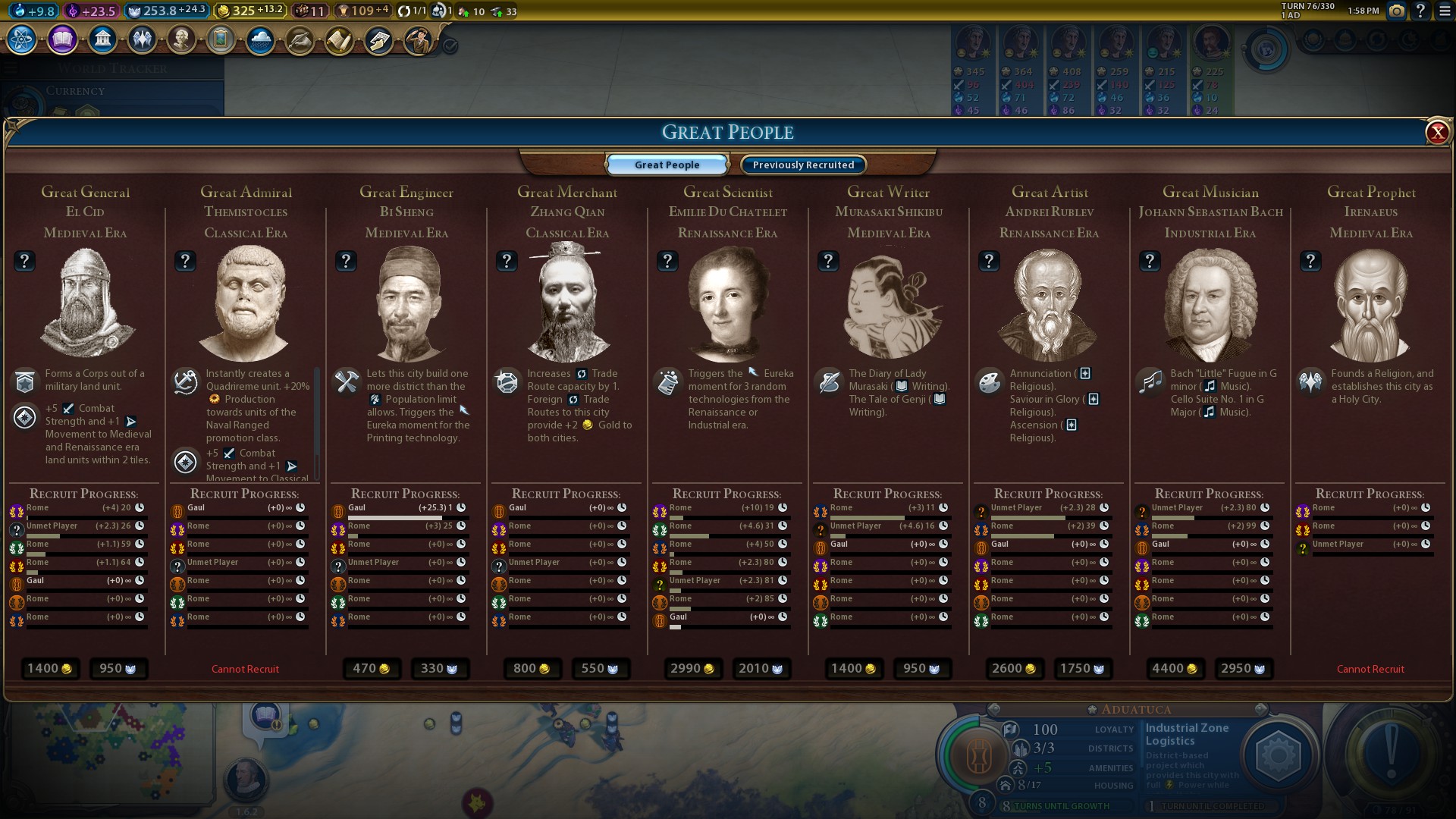Open the main menu hamburger button
This screenshot has height=819, width=1456.
tap(1445, 11)
